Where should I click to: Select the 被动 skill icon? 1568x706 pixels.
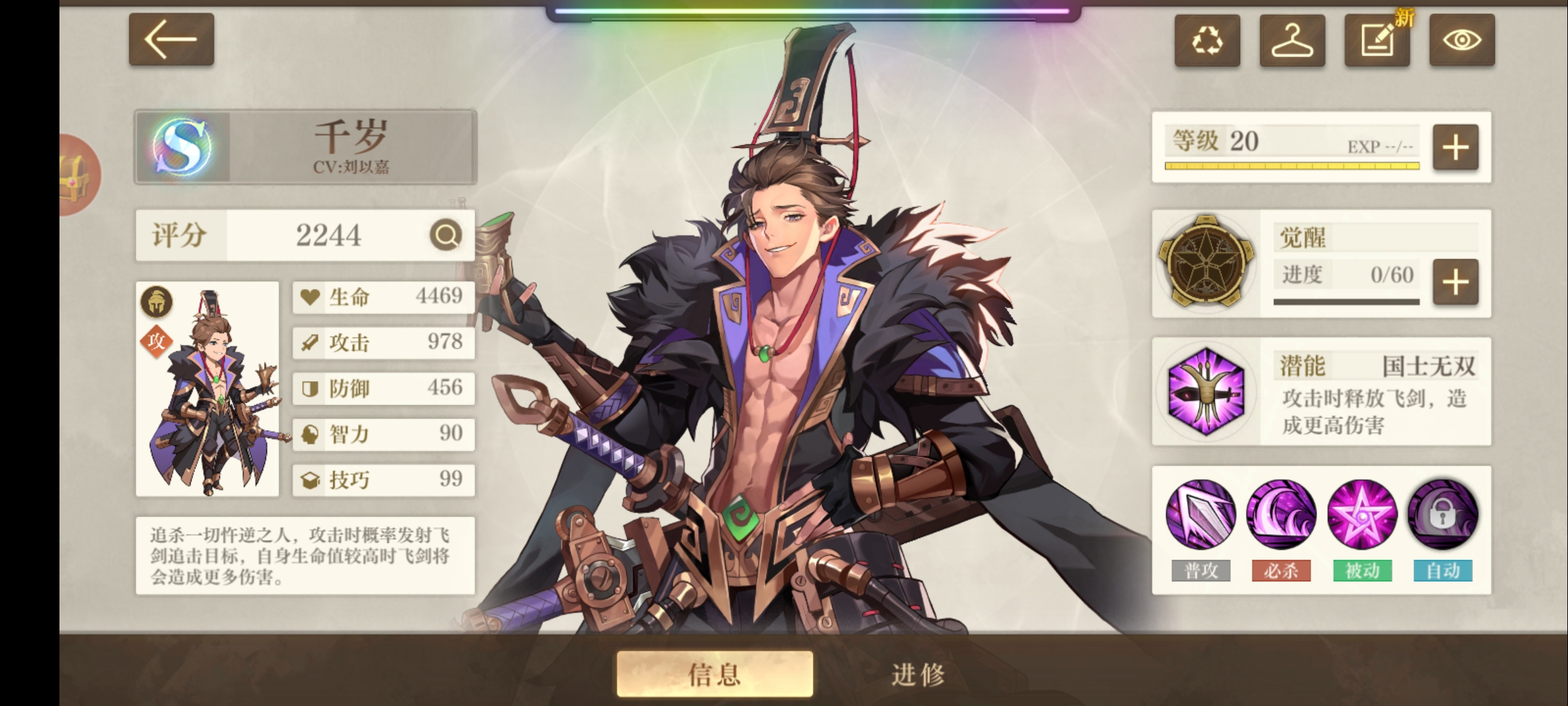pyautogui.click(x=1362, y=514)
